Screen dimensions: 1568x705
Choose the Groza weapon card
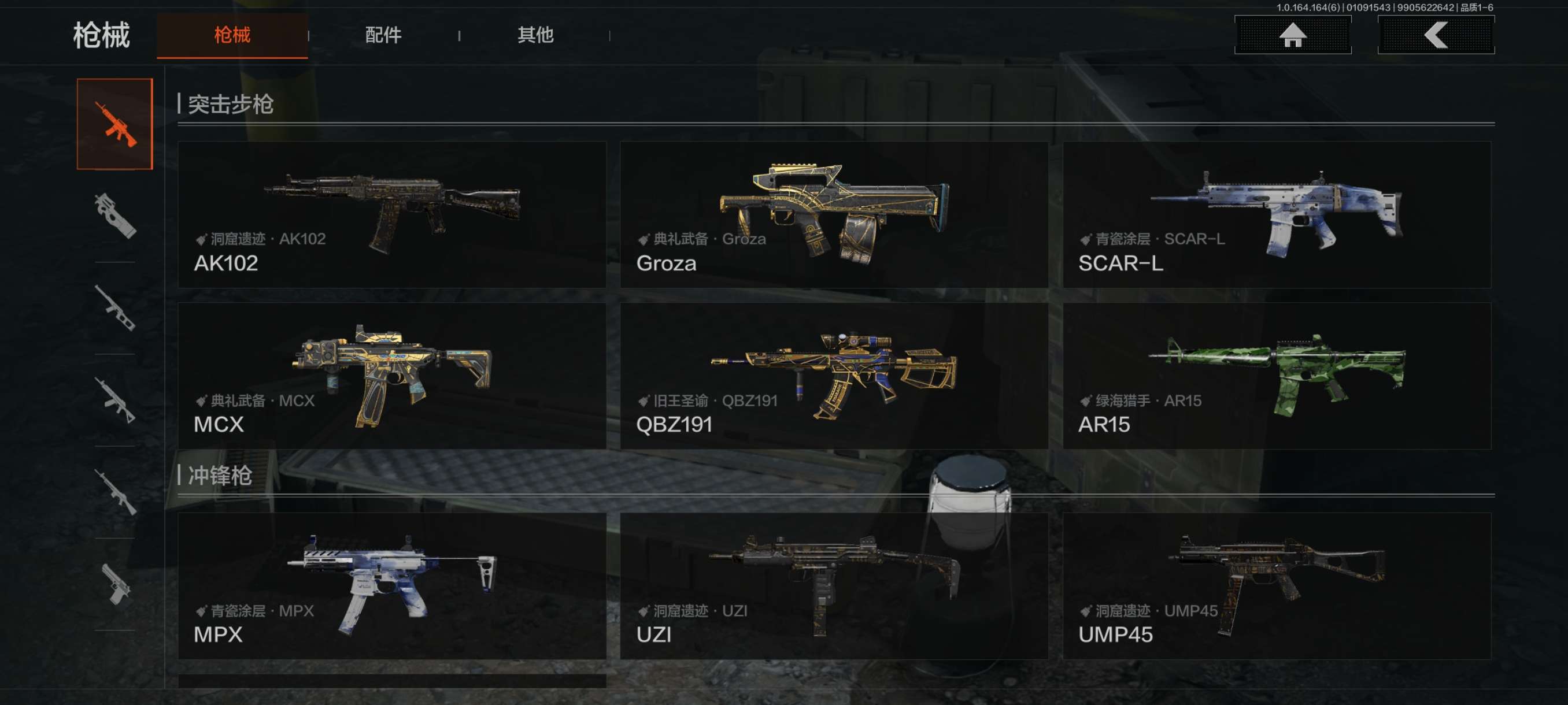coord(834,215)
